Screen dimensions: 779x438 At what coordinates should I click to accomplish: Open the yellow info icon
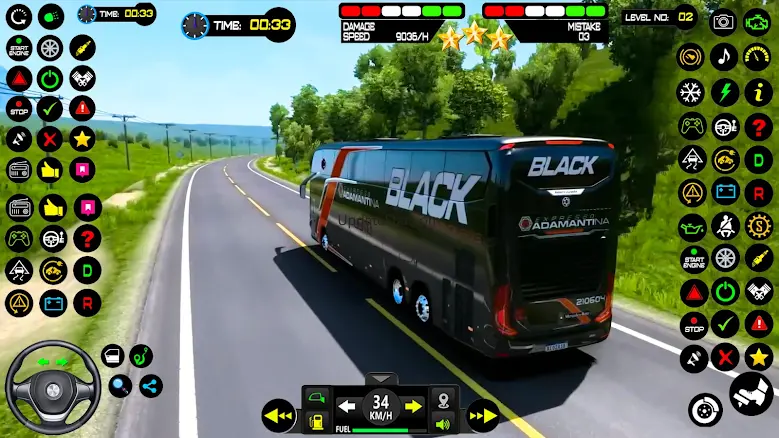pos(758,93)
